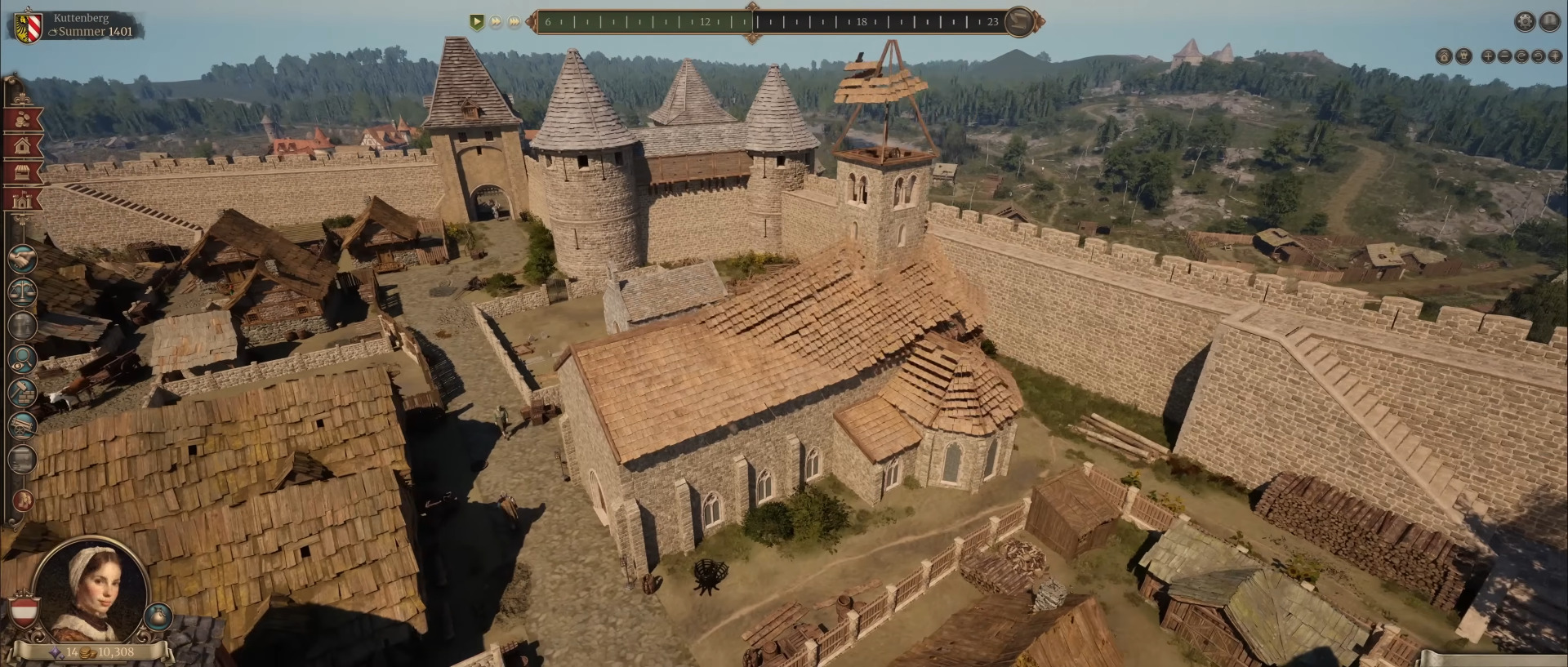This screenshot has width=1568, height=667.
Task: Rotate the camera clockwise
Action: (x=1521, y=56)
